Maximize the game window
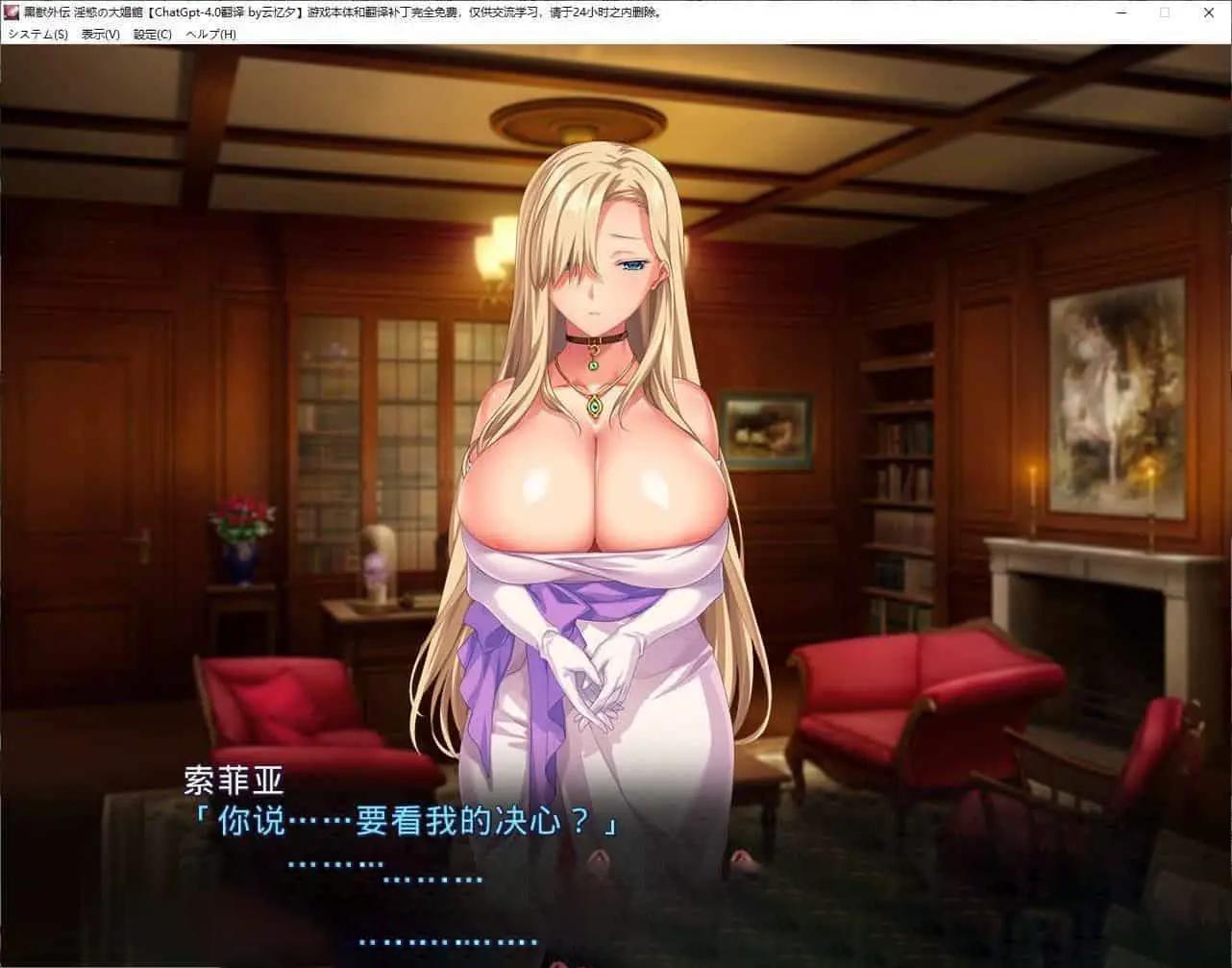 pos(1164,12)
